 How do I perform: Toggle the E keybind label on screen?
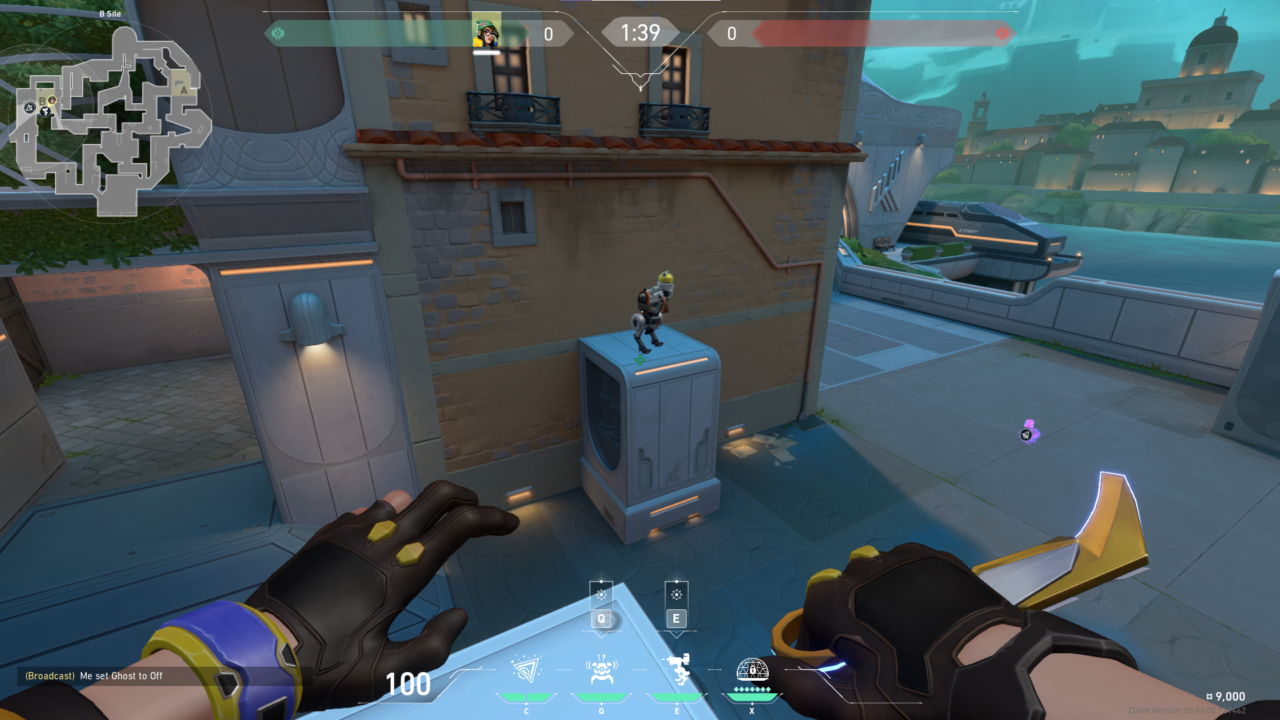tap(677, 617)
